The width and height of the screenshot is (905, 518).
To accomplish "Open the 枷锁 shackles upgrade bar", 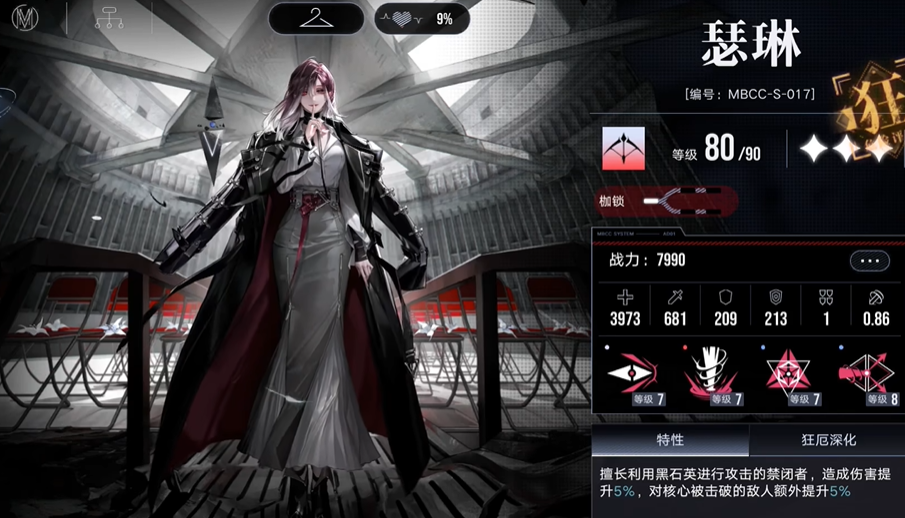I will [667, 202].
